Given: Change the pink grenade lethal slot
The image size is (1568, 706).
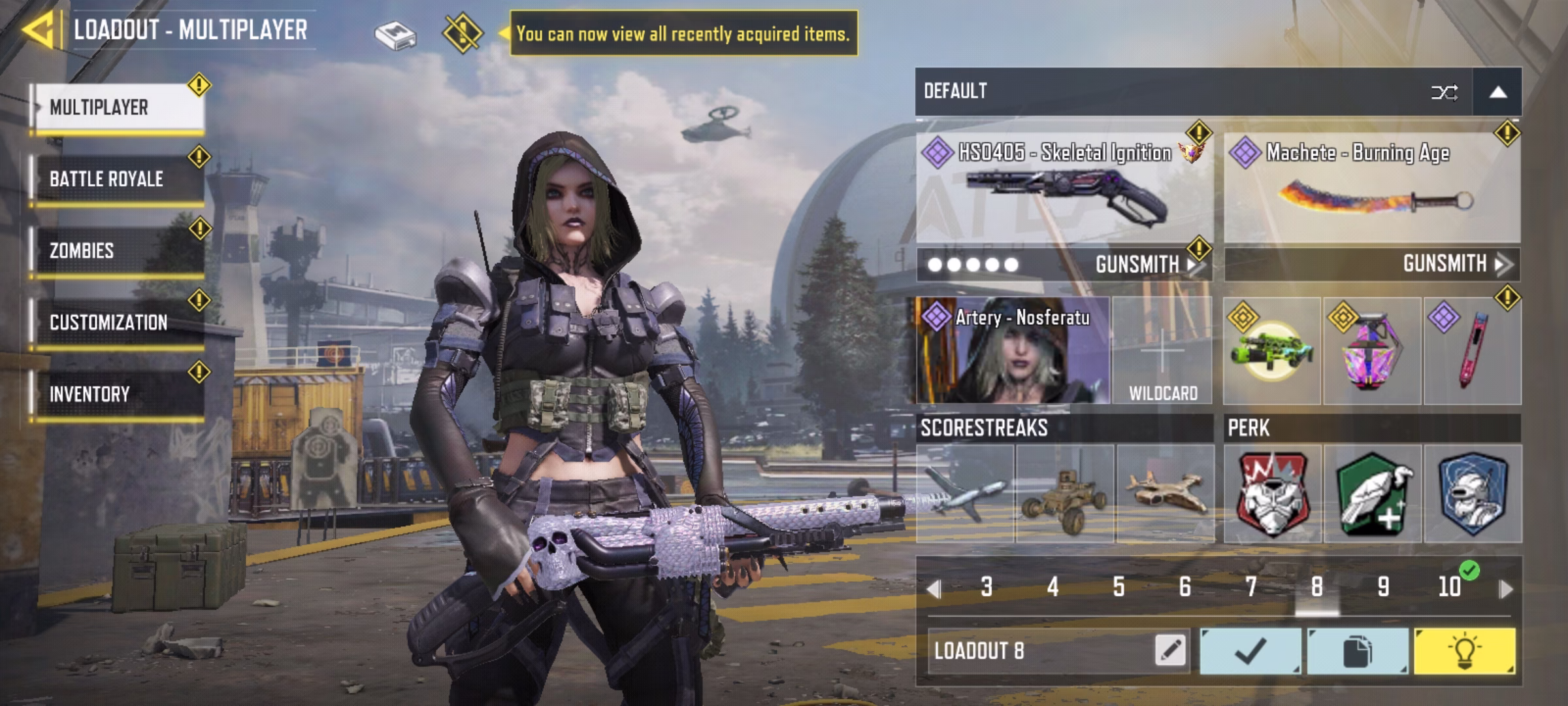Looking at the screenshot, I should [1372, 351].
